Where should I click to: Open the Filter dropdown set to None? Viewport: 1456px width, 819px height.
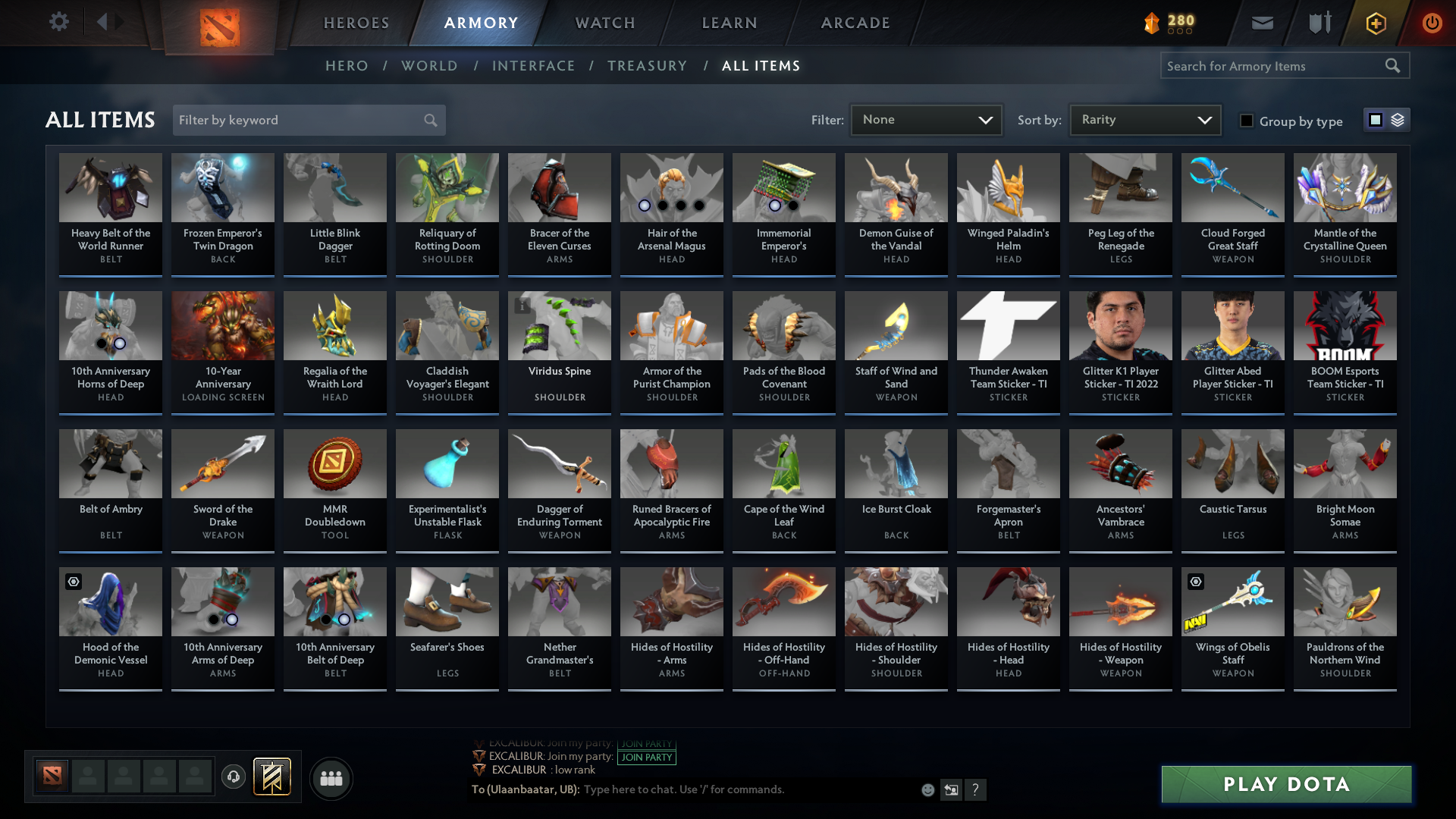(925, 119)
